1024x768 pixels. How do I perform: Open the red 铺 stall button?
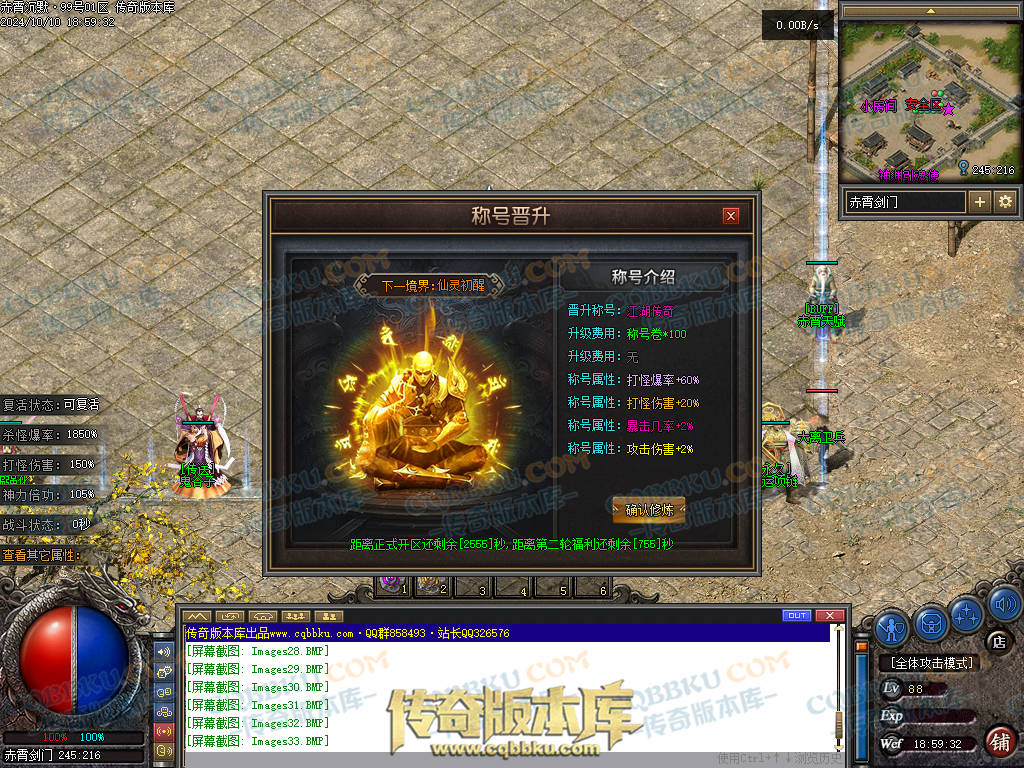(x=999, y=741)
